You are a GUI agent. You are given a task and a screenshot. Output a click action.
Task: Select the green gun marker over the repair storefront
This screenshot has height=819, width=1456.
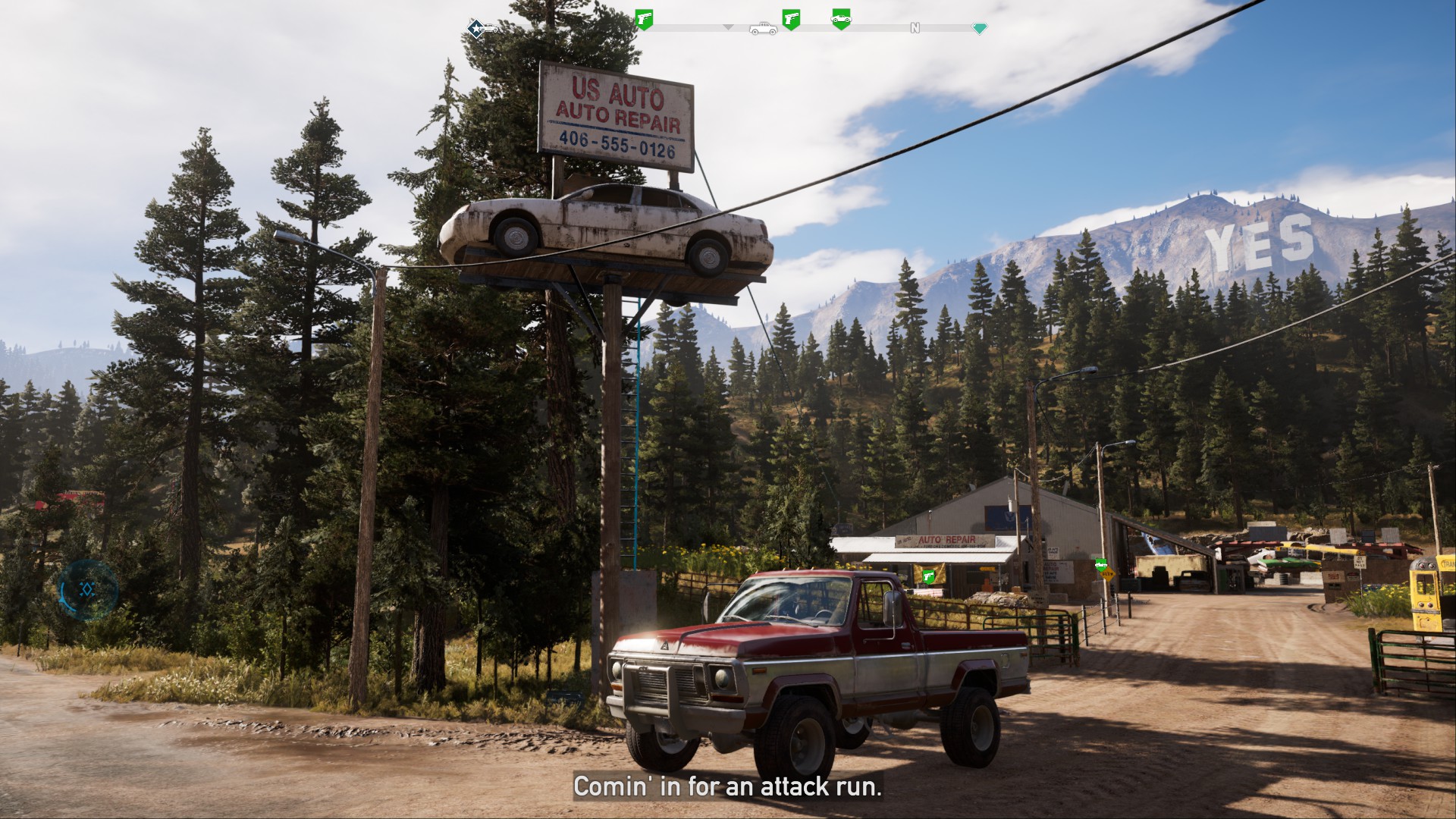click(928, 576)
